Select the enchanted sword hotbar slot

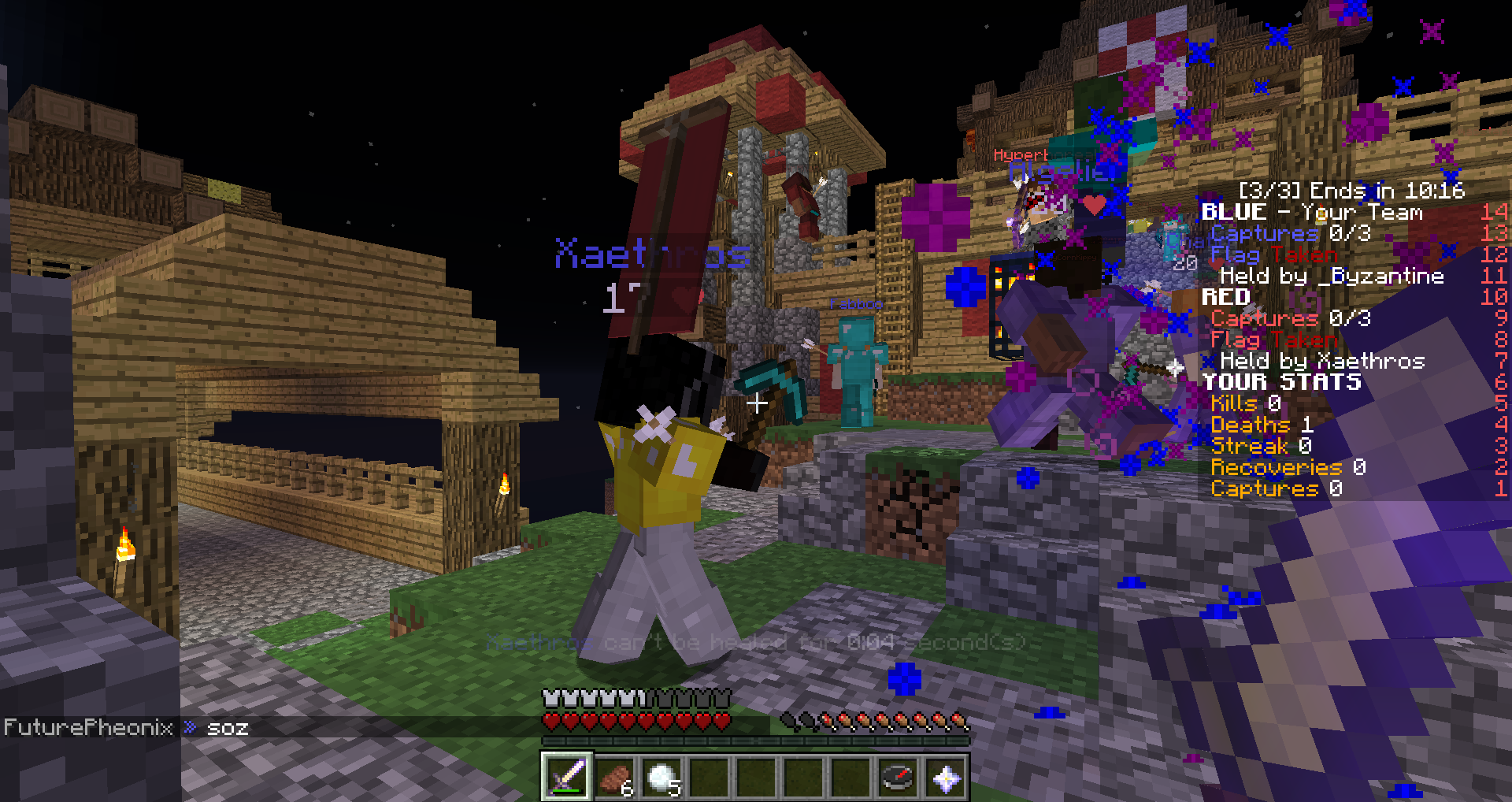pos(566,778)
